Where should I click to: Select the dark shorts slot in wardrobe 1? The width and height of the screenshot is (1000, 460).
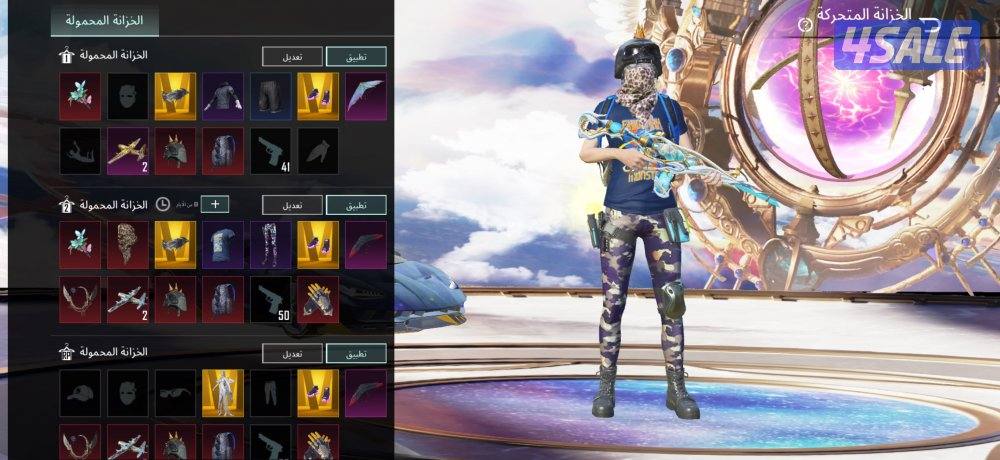coord(270,93)
